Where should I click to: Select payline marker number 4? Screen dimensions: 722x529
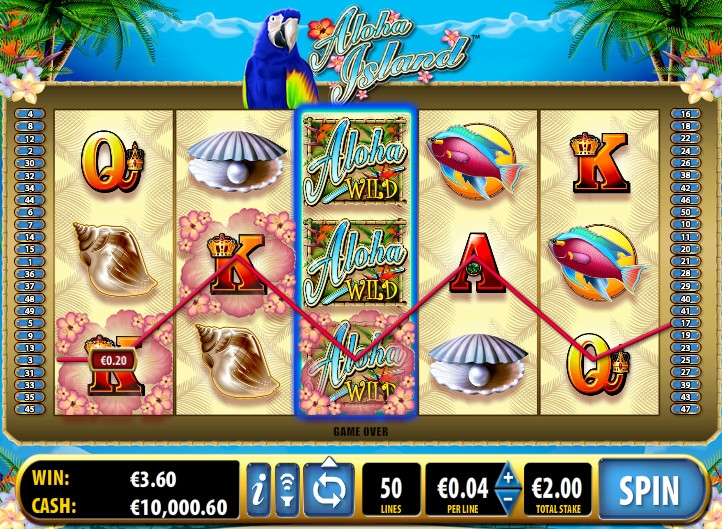pos(30,114)
